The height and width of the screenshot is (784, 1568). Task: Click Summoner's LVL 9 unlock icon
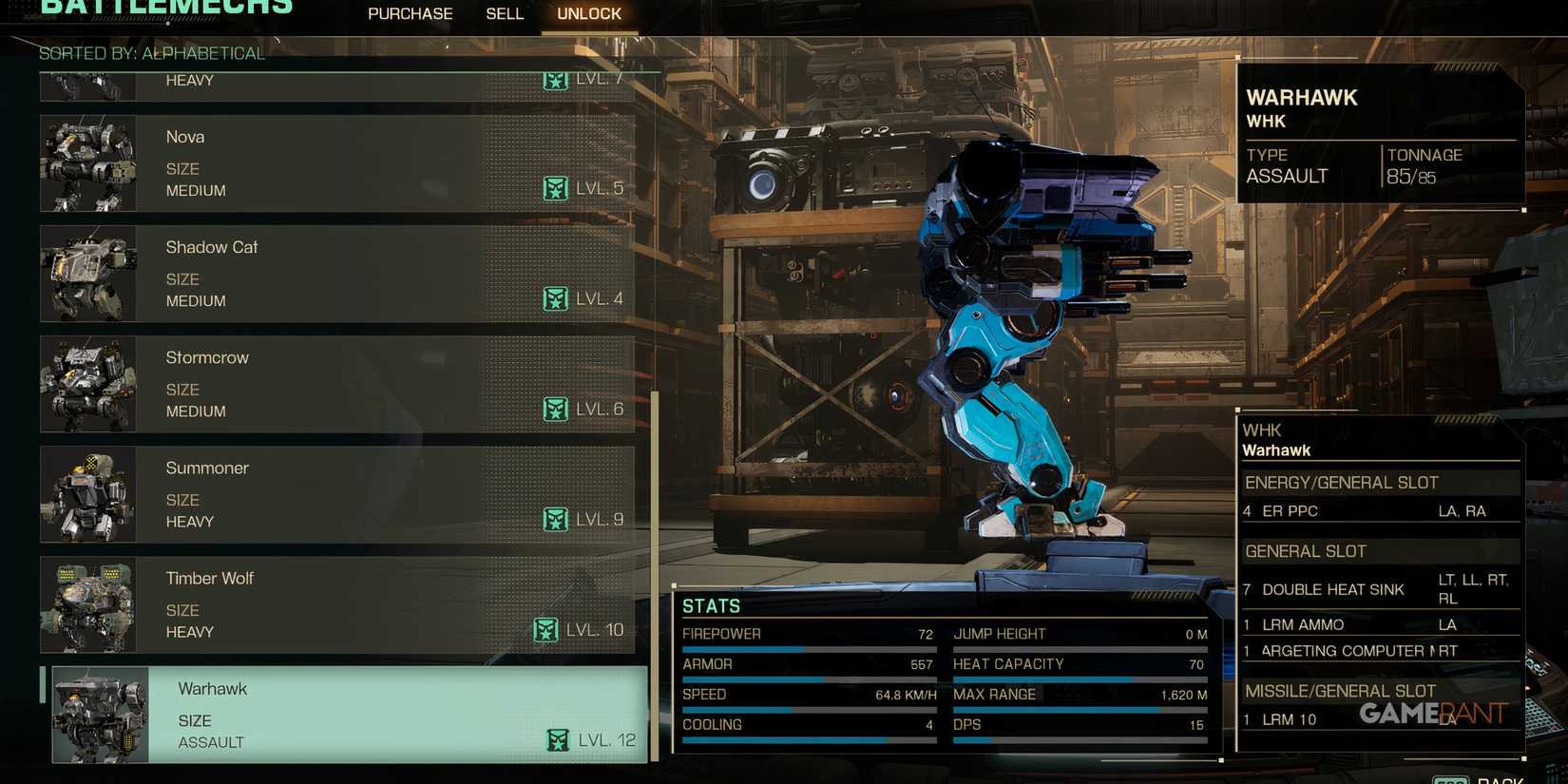click(555, 519)
